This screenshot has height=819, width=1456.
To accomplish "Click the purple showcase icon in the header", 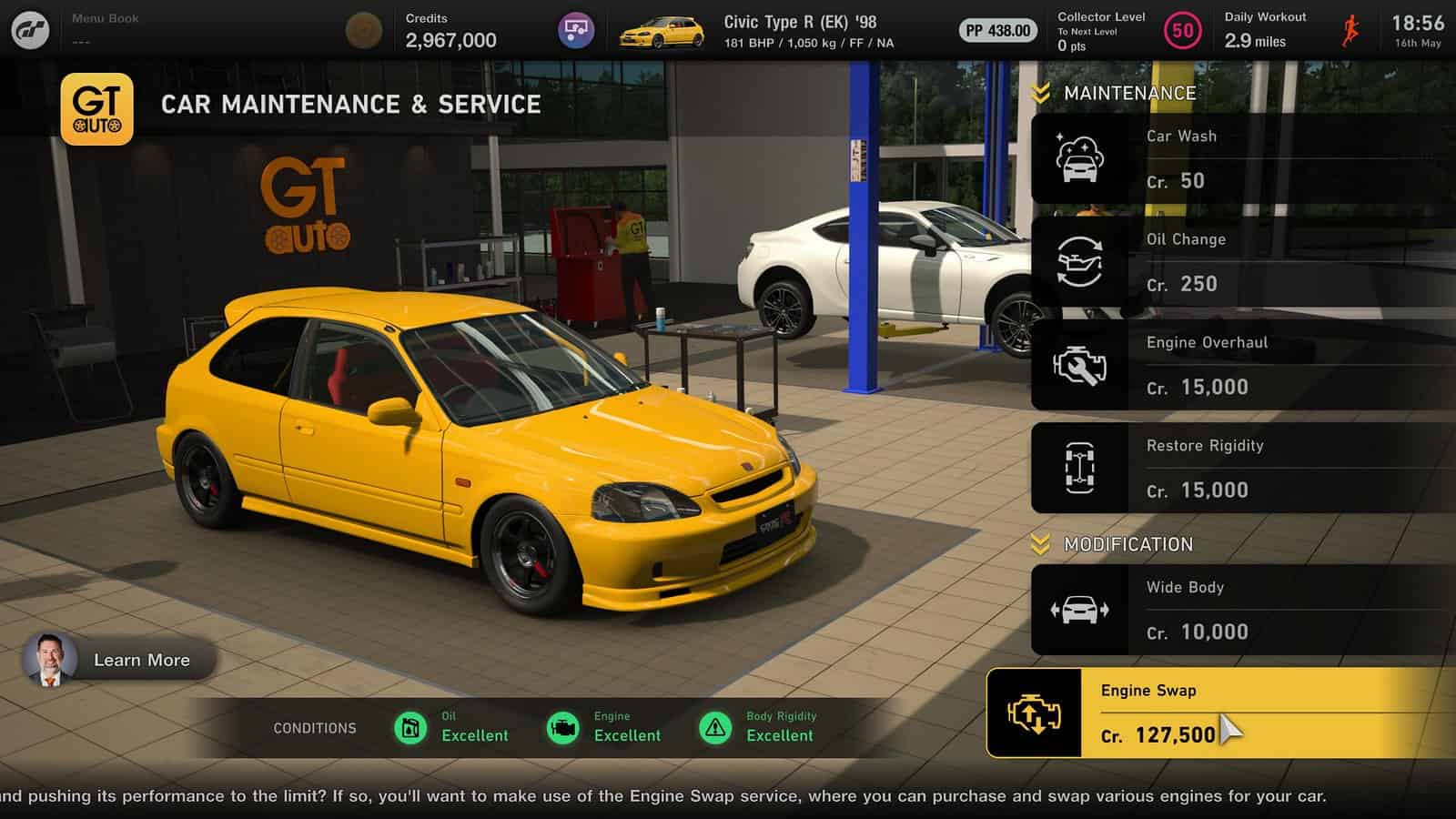I will tap(575, 30).
